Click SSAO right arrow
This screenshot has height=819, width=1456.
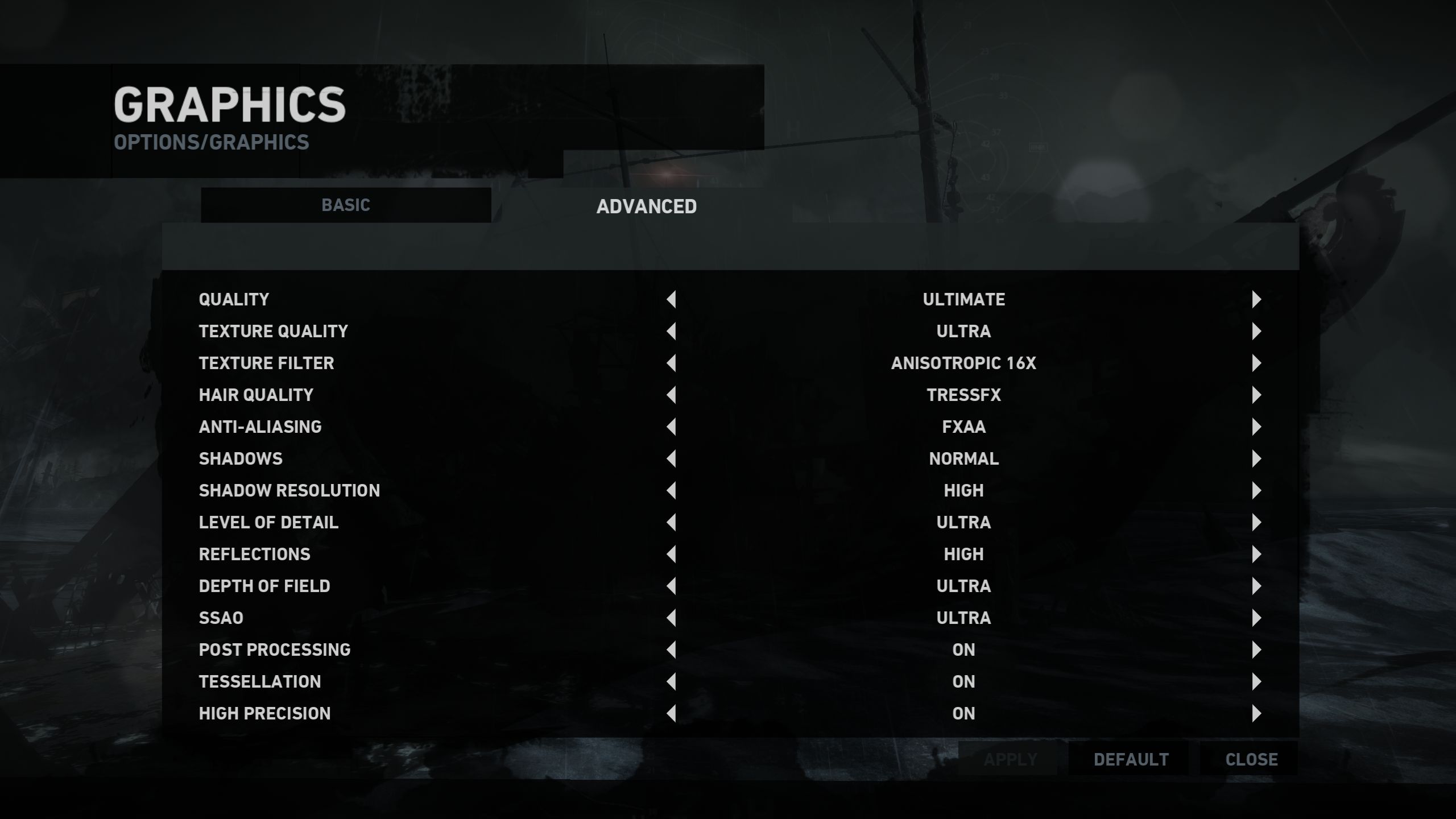coord(1256,618)
